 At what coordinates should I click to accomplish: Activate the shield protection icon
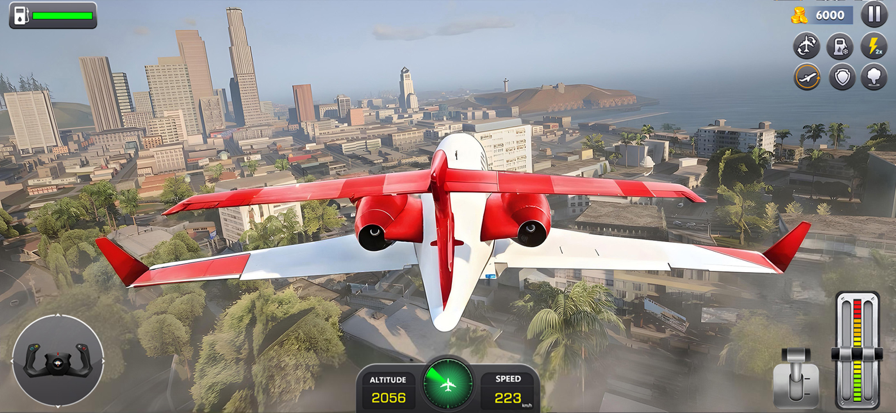coord(842,77)
